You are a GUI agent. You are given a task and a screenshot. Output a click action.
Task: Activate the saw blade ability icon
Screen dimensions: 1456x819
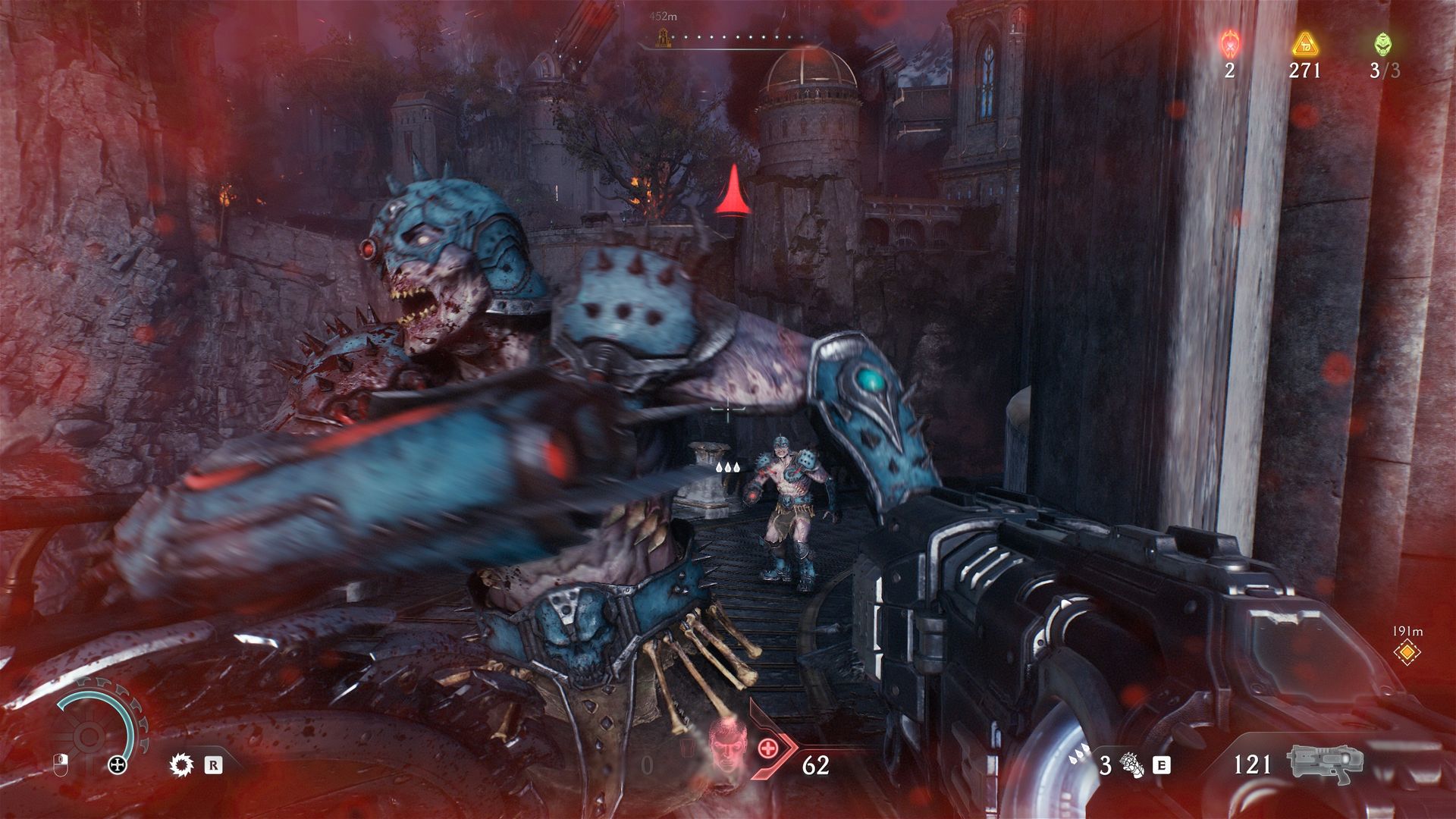tap(180, 764)
